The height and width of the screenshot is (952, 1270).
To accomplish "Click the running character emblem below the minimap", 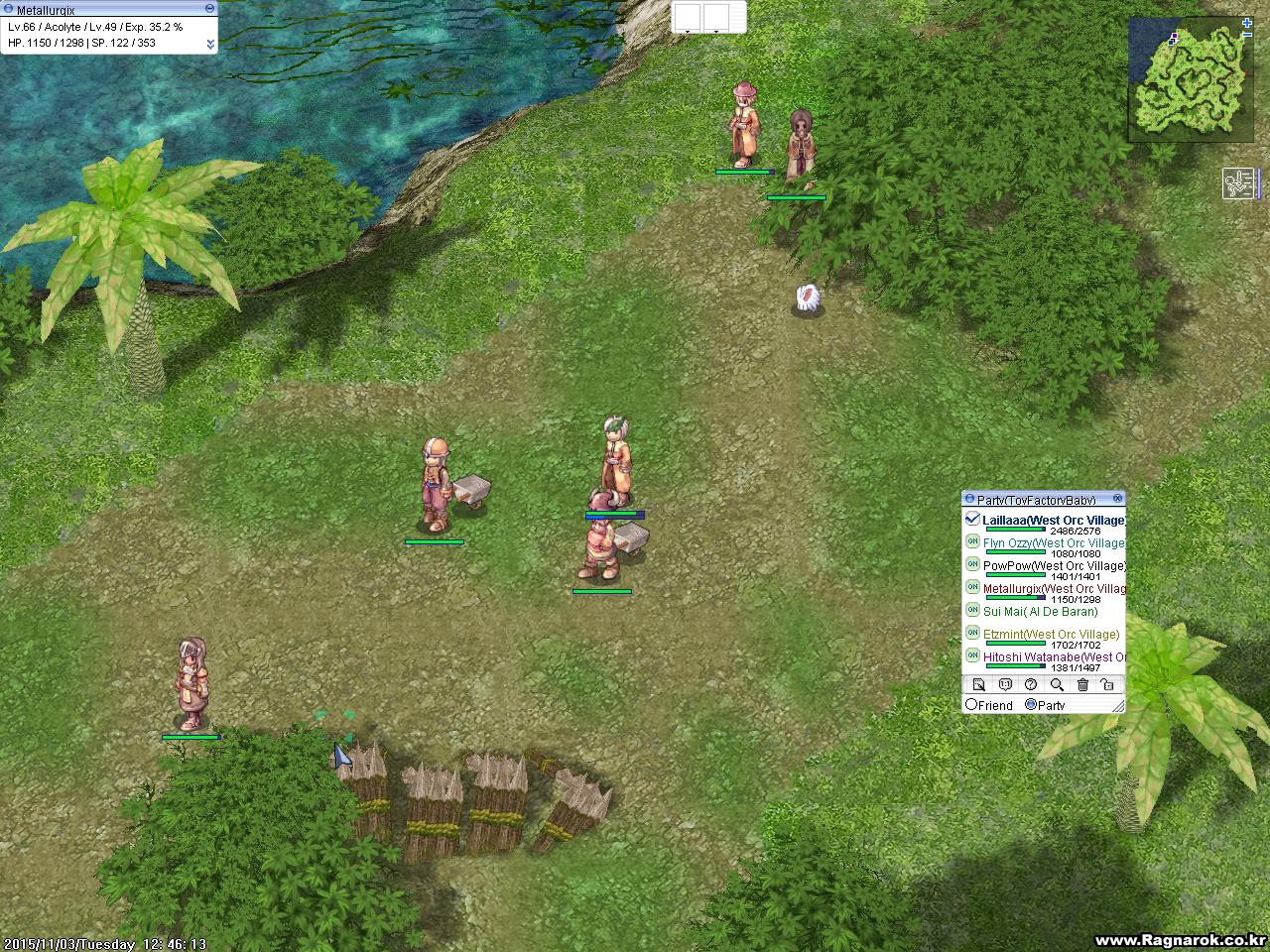I will (1237, 184).
